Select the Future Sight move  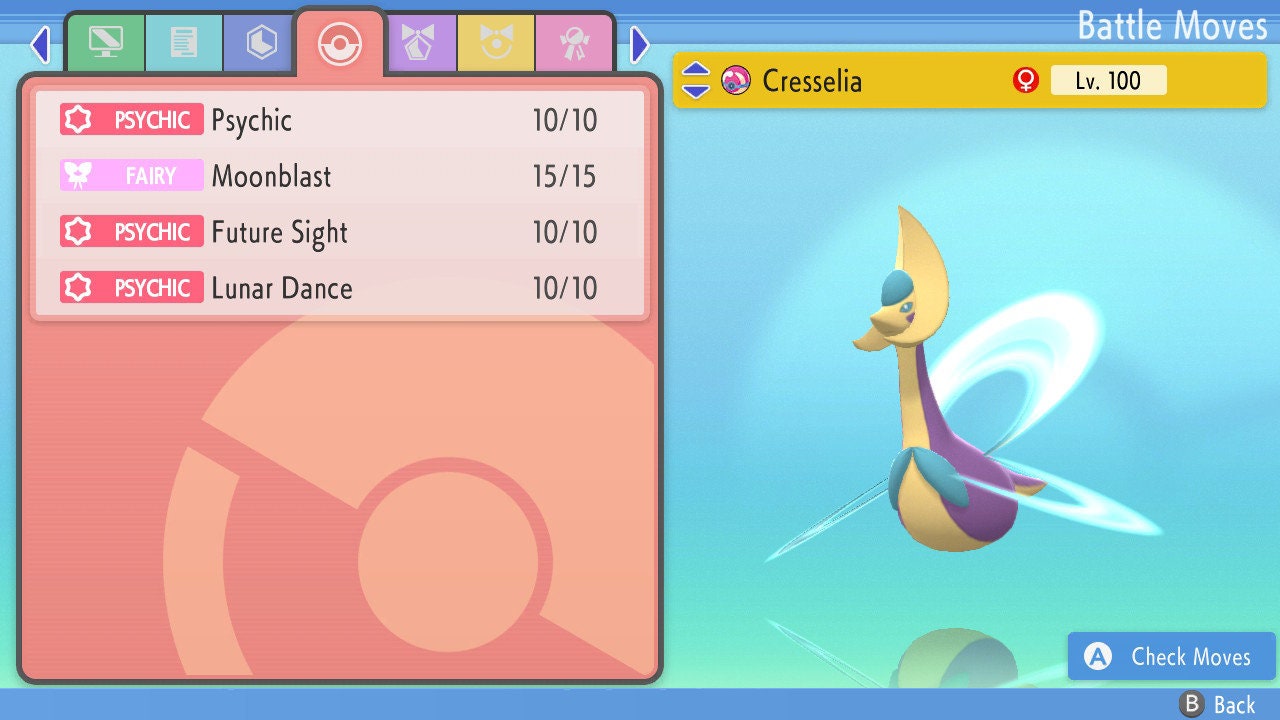(340, 232)
